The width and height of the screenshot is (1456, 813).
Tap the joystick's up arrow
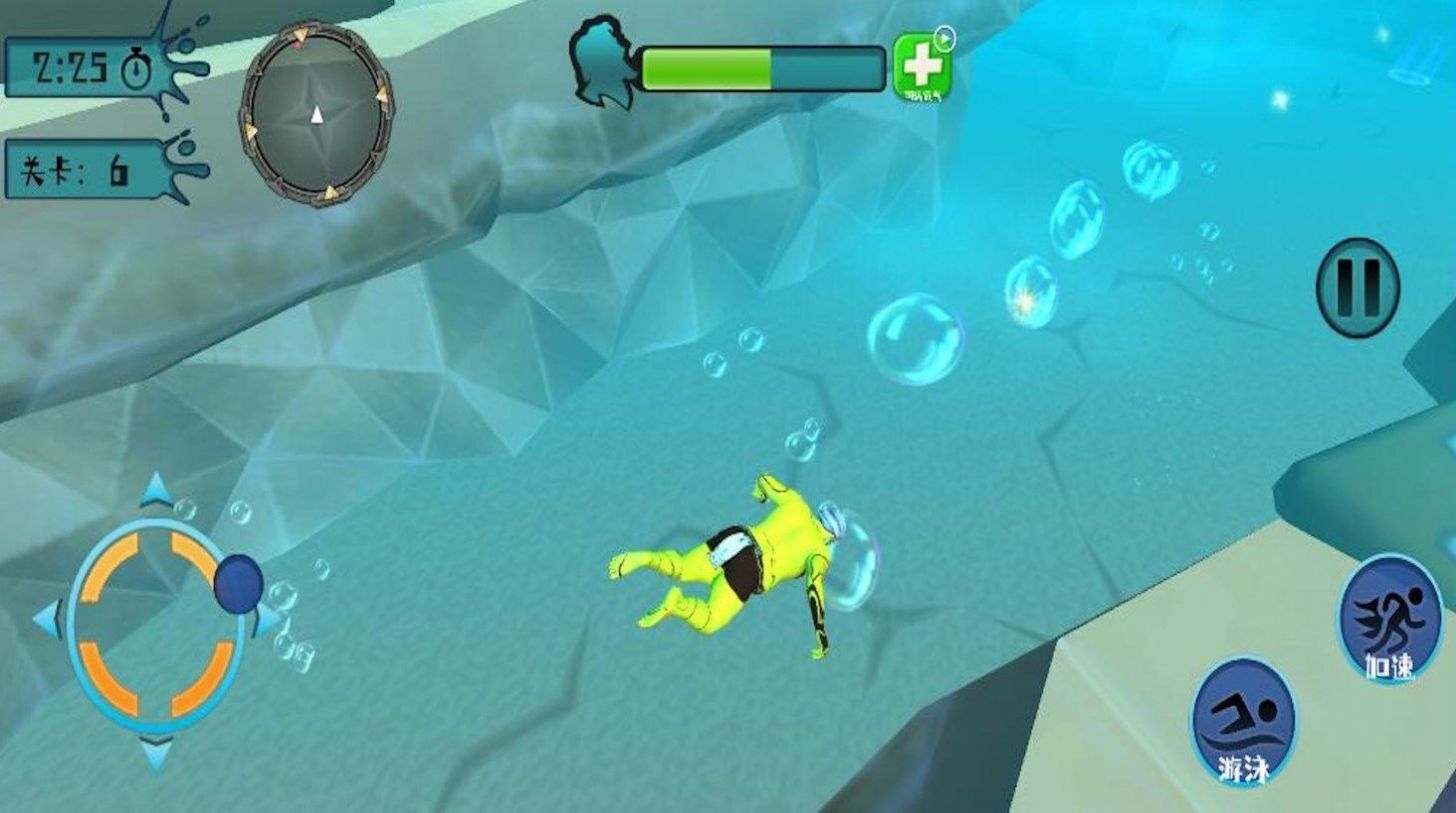point(156,491)
